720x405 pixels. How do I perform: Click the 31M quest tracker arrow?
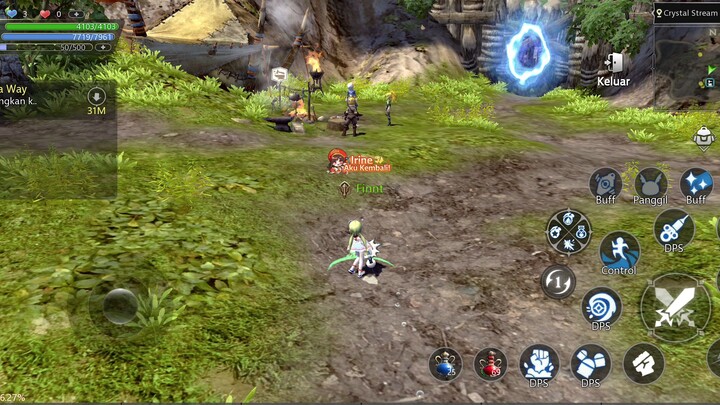[96, 96]
